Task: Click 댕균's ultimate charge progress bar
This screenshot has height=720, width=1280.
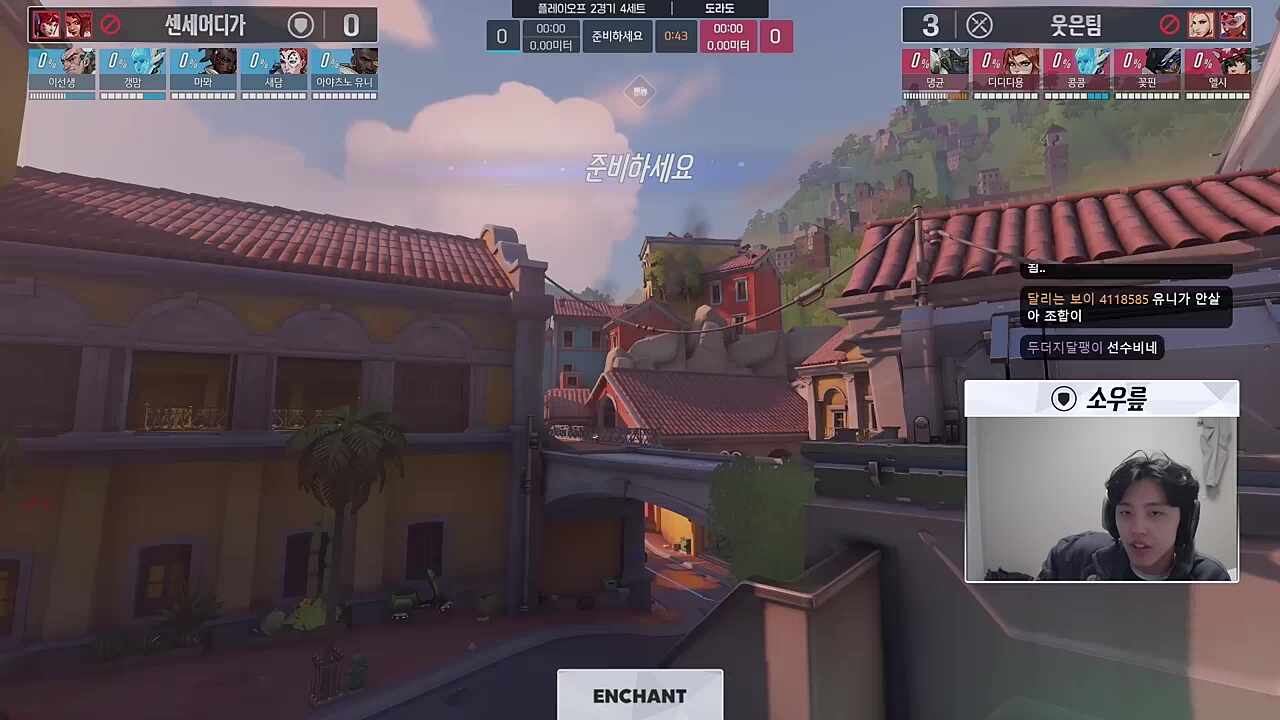Action: click(935, 96)
